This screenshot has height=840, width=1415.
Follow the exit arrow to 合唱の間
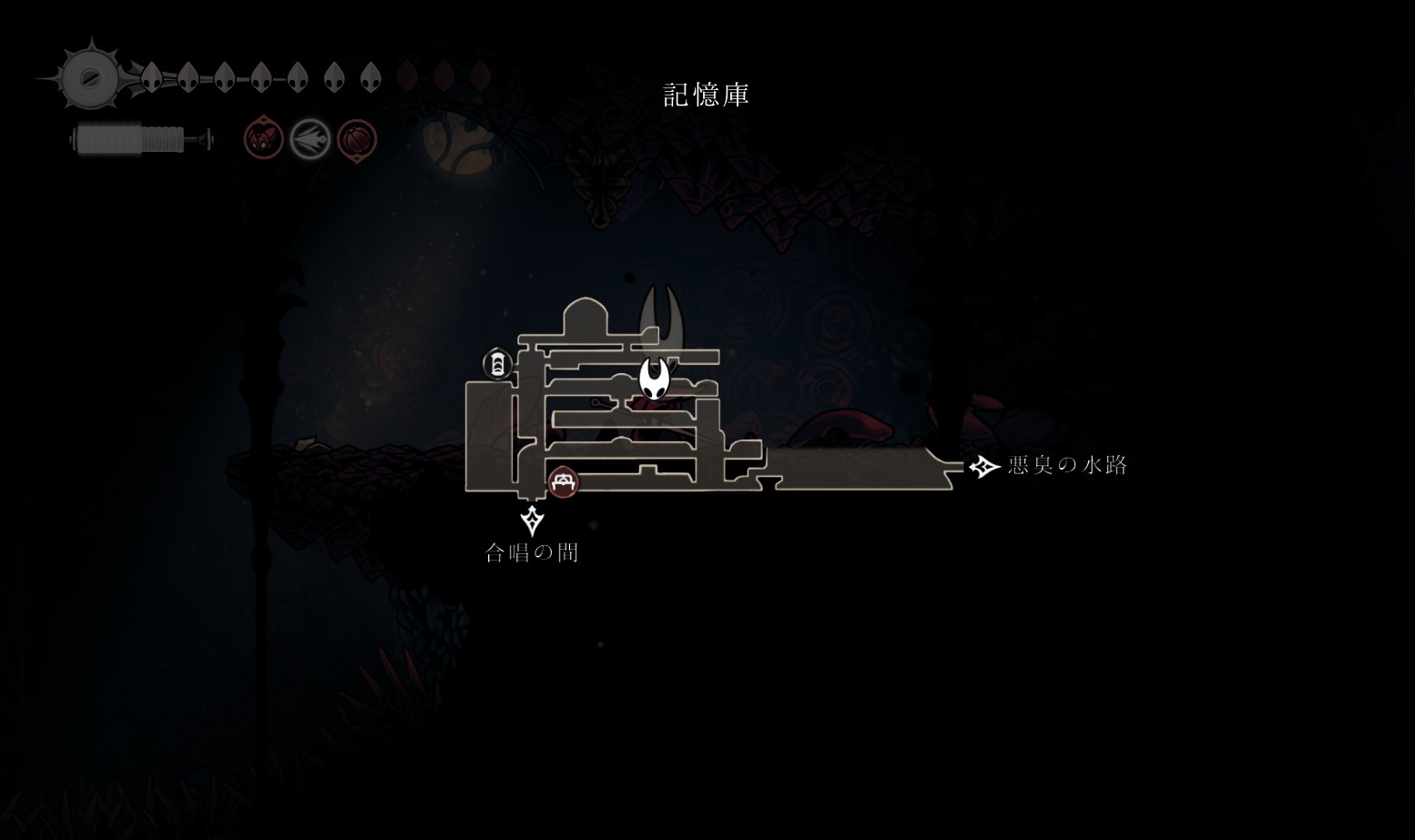(532, 521)
